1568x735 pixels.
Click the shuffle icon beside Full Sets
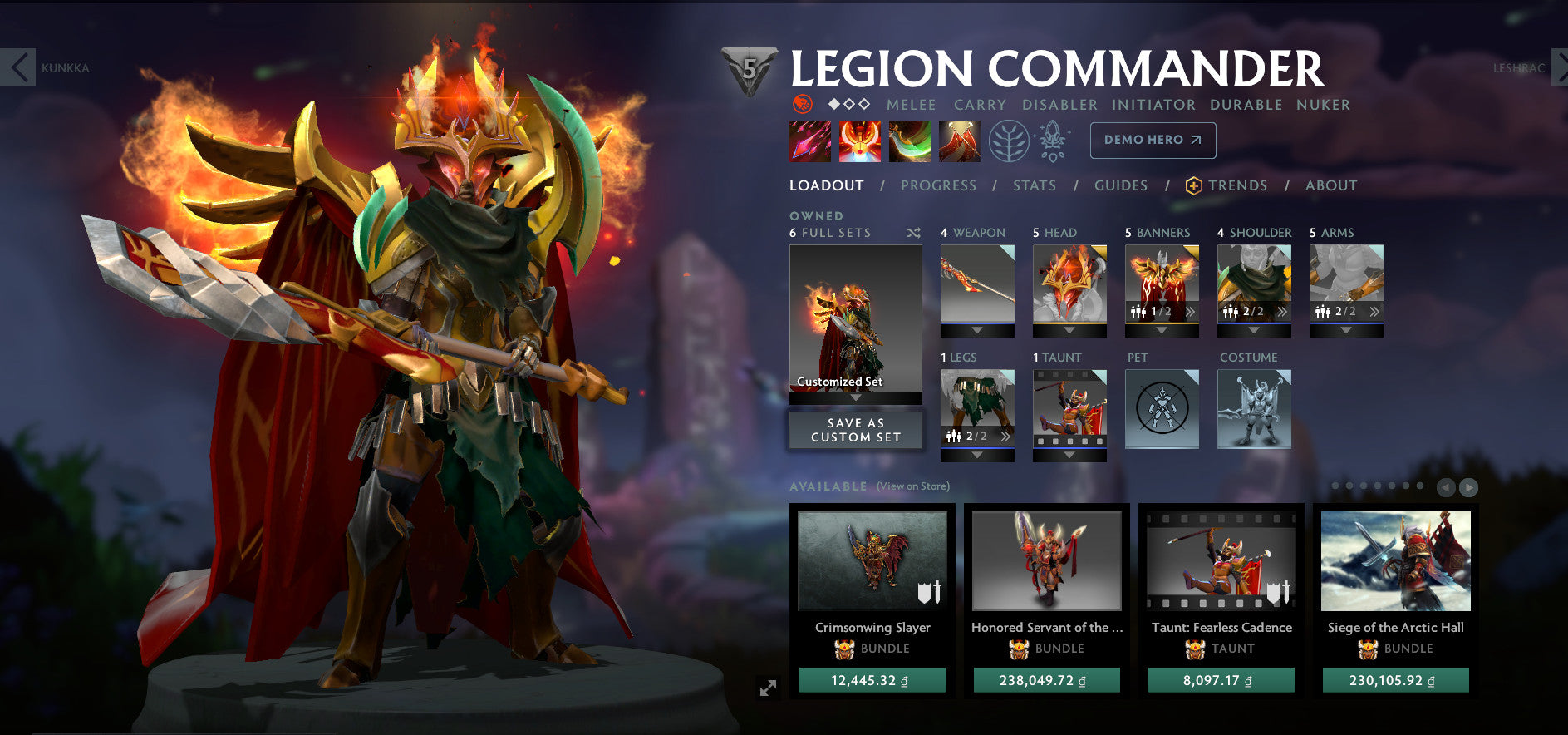[913, 234]
